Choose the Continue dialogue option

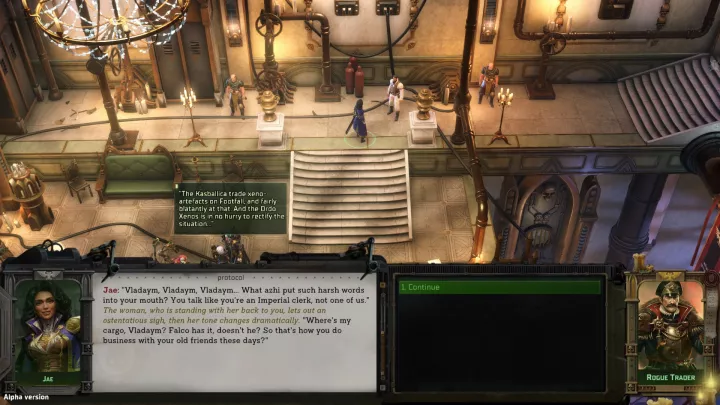500,287
